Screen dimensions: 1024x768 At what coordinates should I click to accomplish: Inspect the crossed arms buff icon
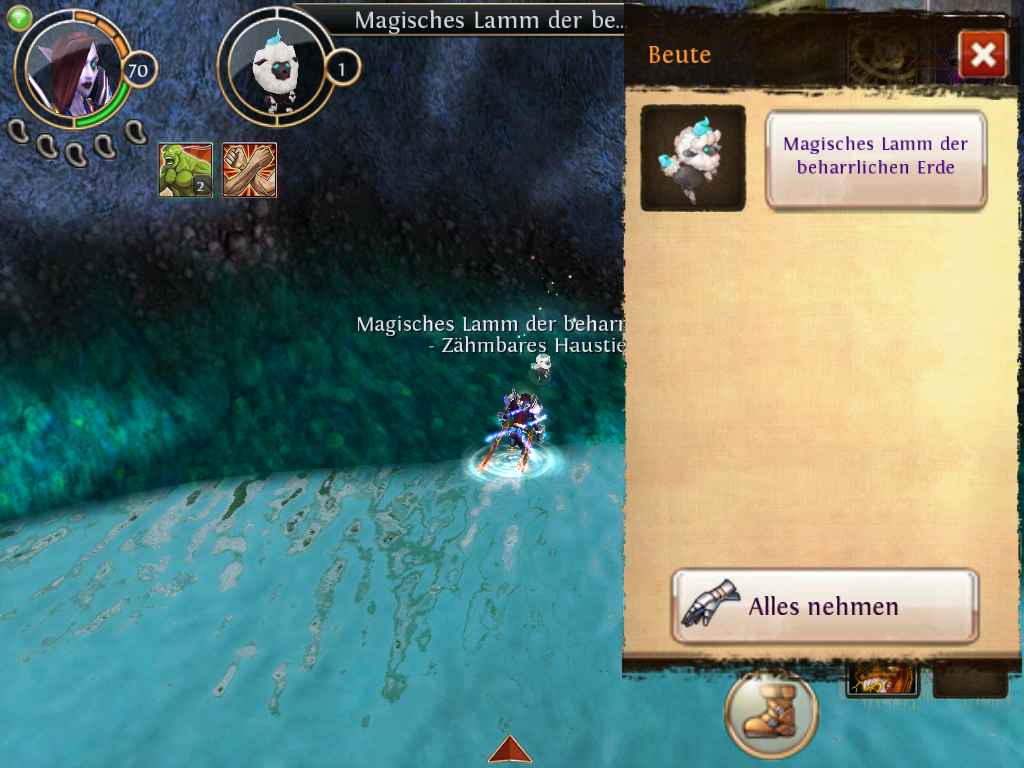(249, 170)
